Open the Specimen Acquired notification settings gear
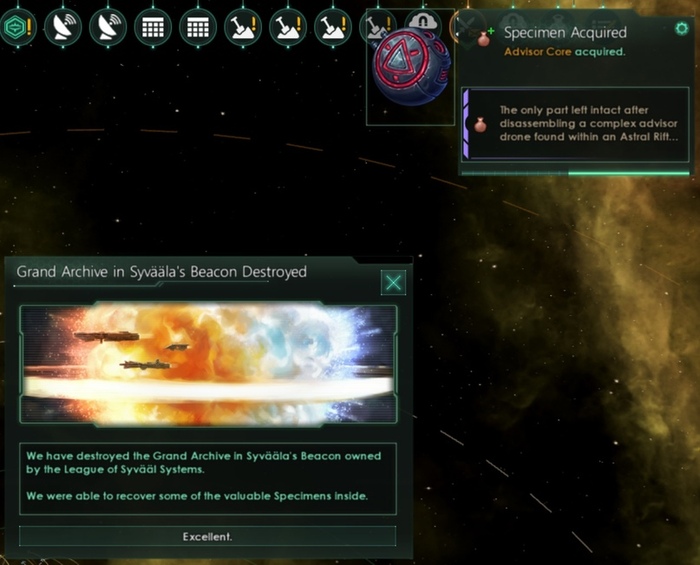This screenshot has width=700, height=565. click(681, 29)
